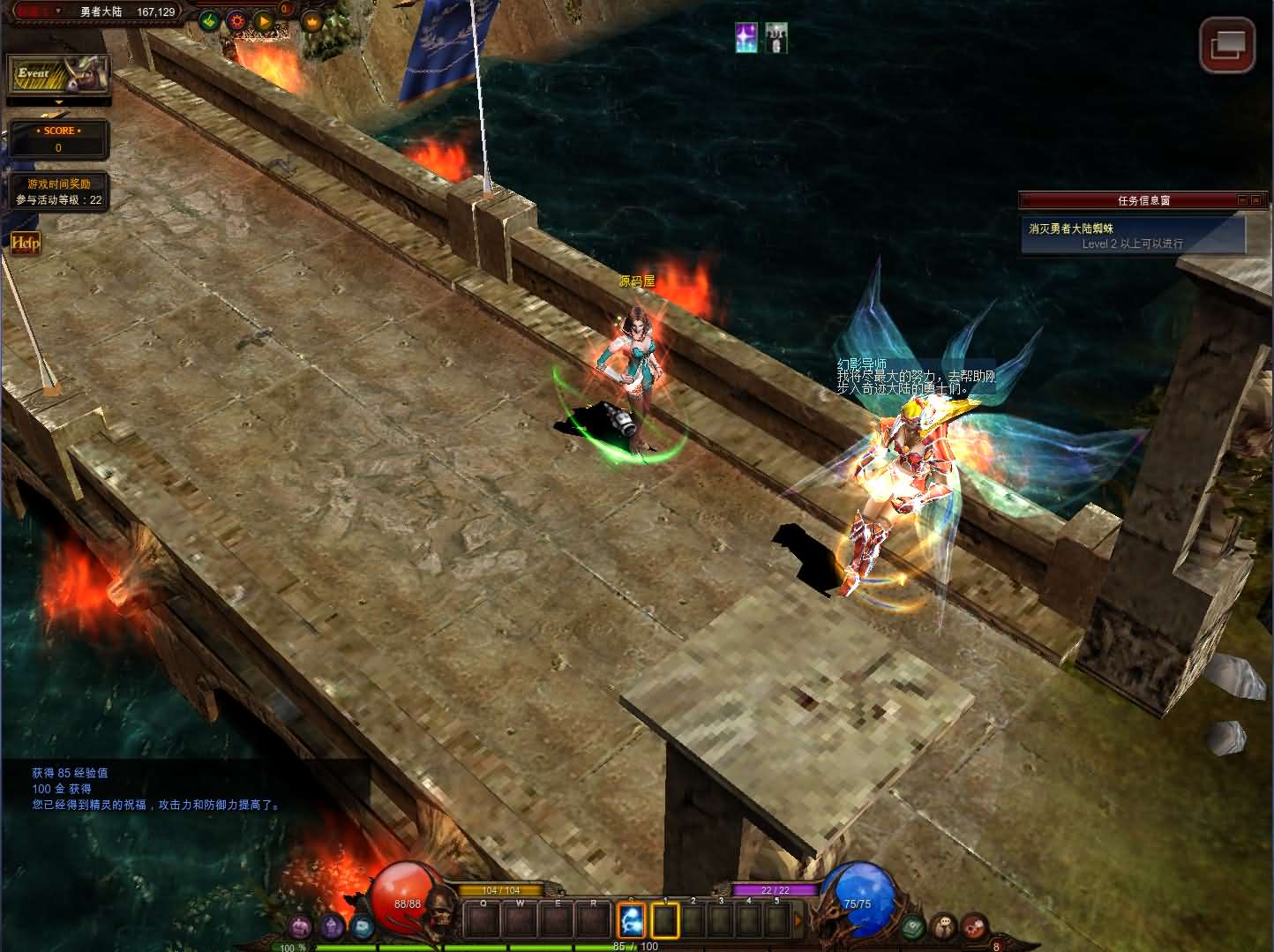Screen dimensions: 1274x952
Task: Toggle the window mode button
Action: (x=1226, y=45)
